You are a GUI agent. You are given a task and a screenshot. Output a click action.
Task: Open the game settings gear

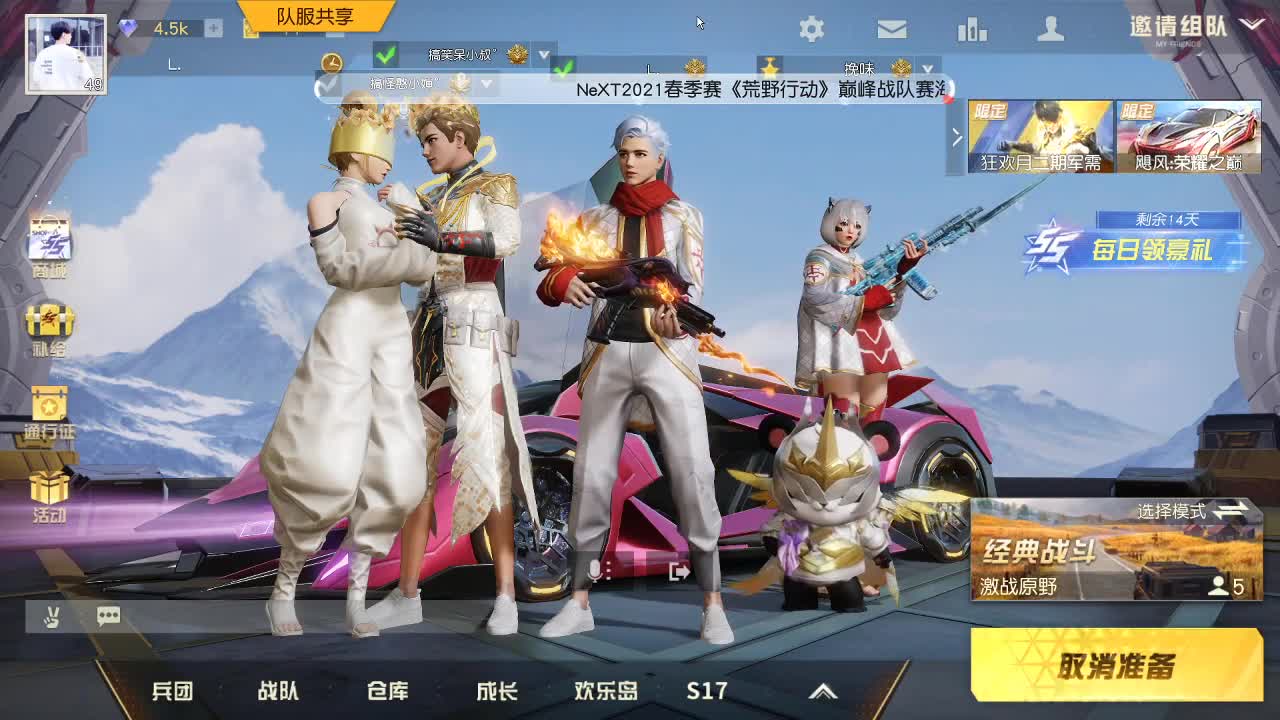click(812, 30)
